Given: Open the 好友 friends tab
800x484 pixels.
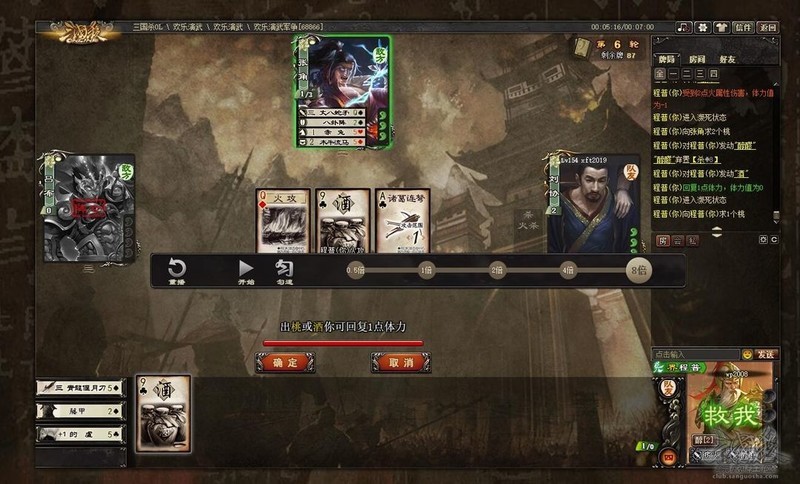Looking at the screenshot, I should [729, 57].
